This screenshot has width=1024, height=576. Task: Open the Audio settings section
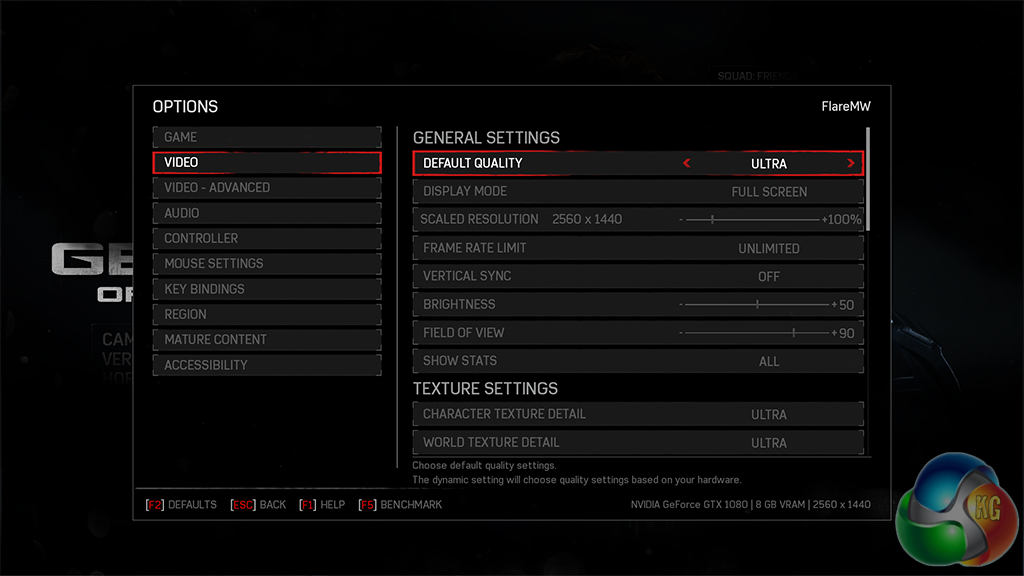tap(266, 213)
